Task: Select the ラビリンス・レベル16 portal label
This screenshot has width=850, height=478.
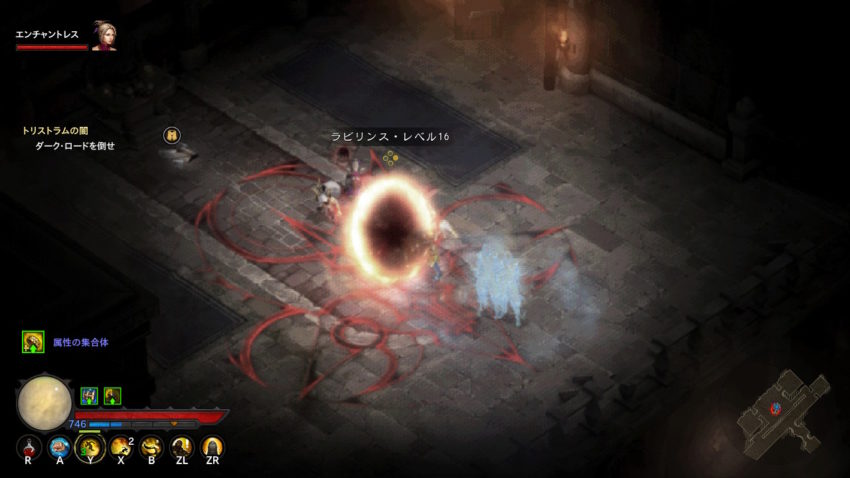Action: point(390,137)
